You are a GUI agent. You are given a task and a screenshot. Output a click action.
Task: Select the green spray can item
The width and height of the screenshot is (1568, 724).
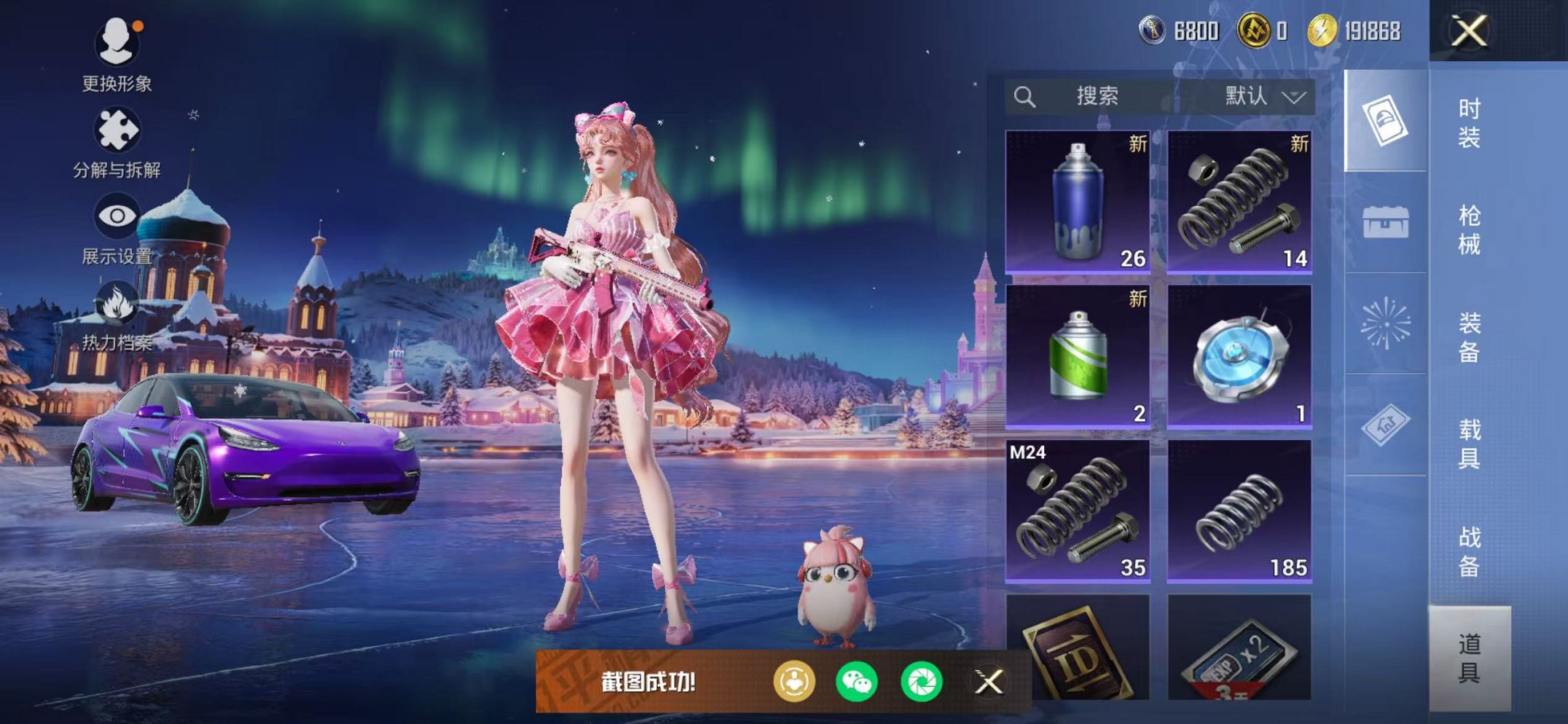tap(1078, 356)
